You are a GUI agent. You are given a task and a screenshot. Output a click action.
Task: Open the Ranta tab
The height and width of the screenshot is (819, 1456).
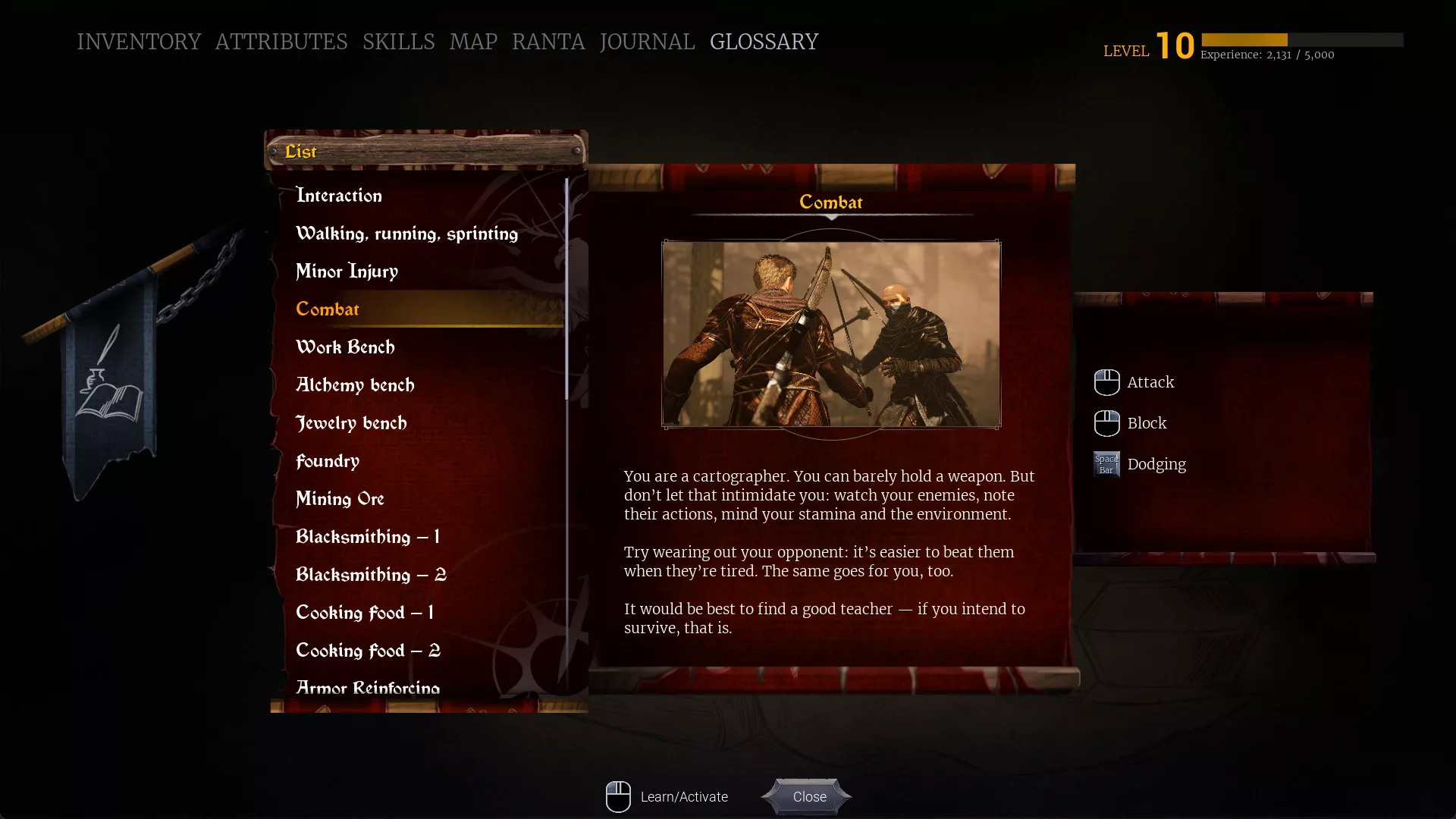(548, 42)
